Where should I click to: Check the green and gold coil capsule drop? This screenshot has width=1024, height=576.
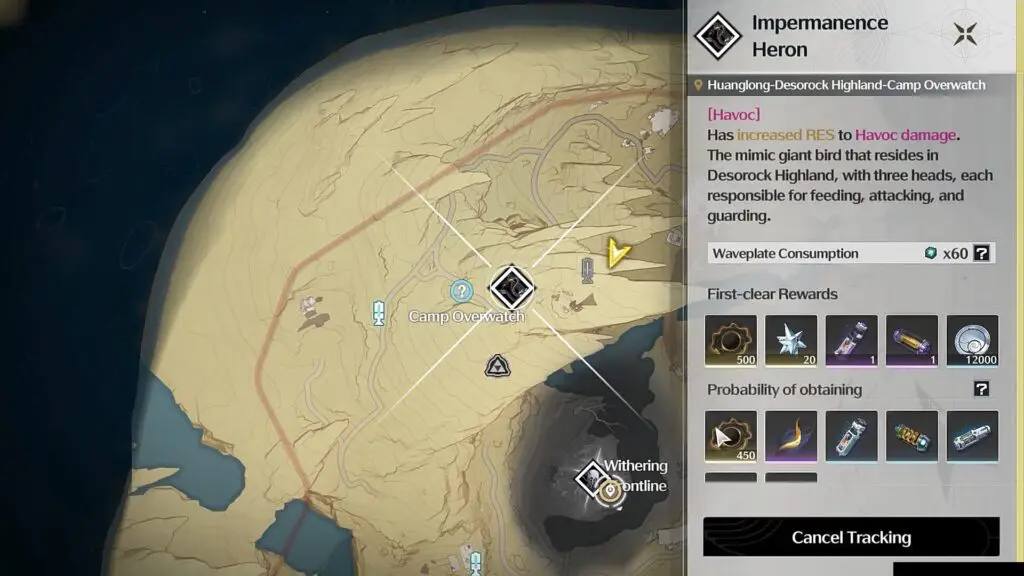[912, 437]
